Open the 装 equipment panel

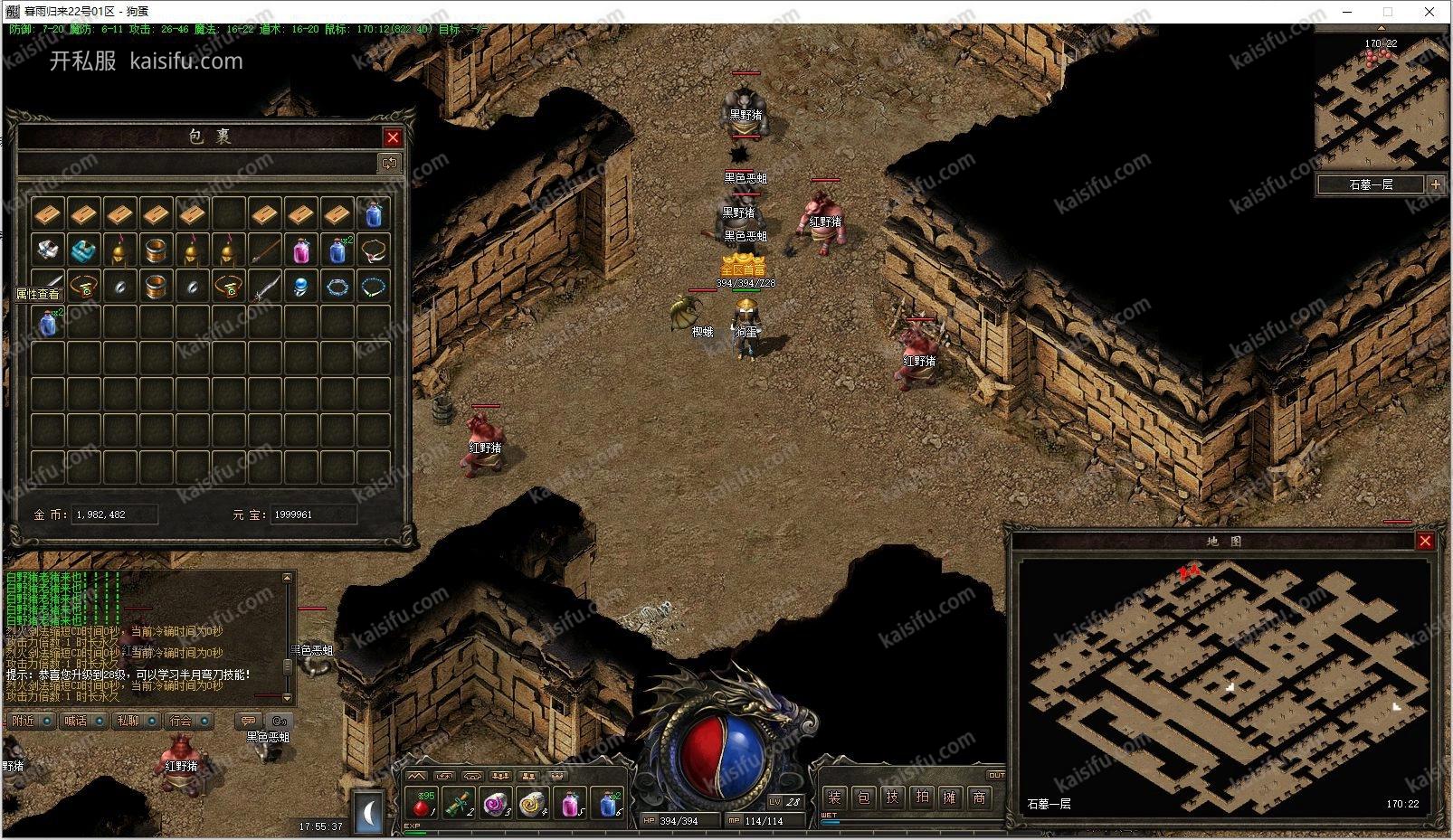[x=834, y=797]
